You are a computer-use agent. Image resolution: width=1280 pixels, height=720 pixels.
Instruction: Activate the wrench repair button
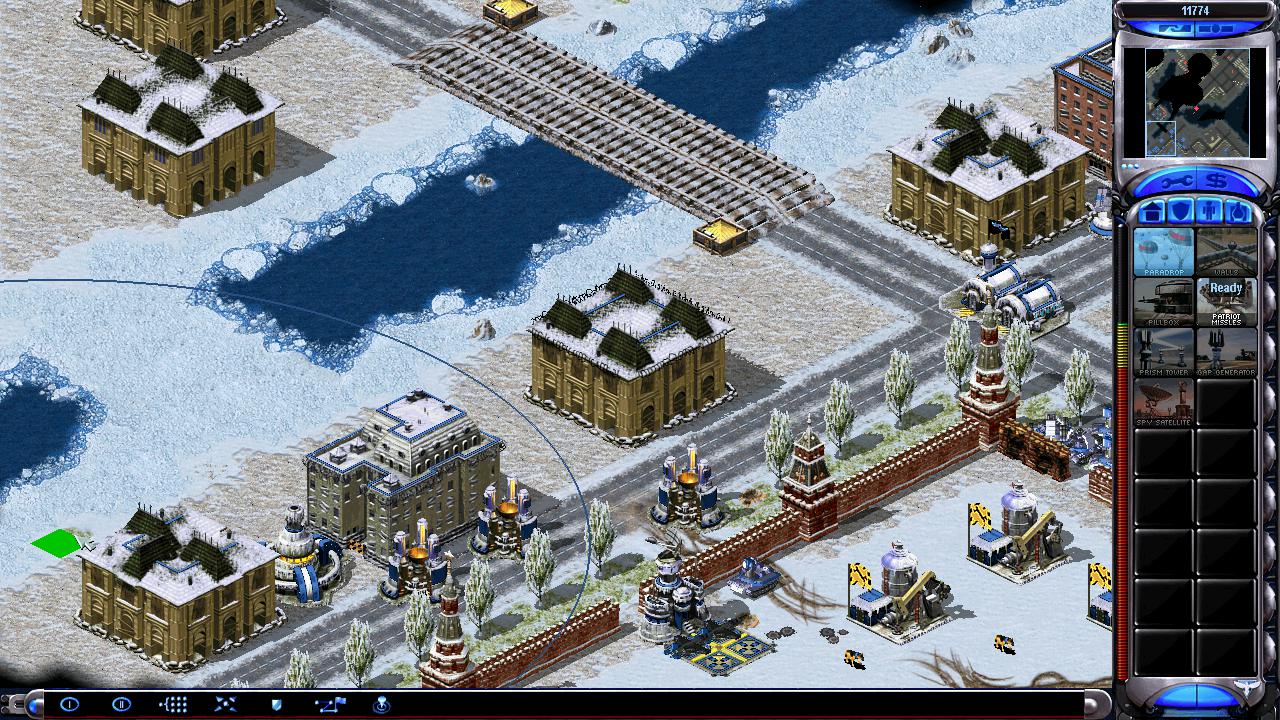[x=1175, y=182]
